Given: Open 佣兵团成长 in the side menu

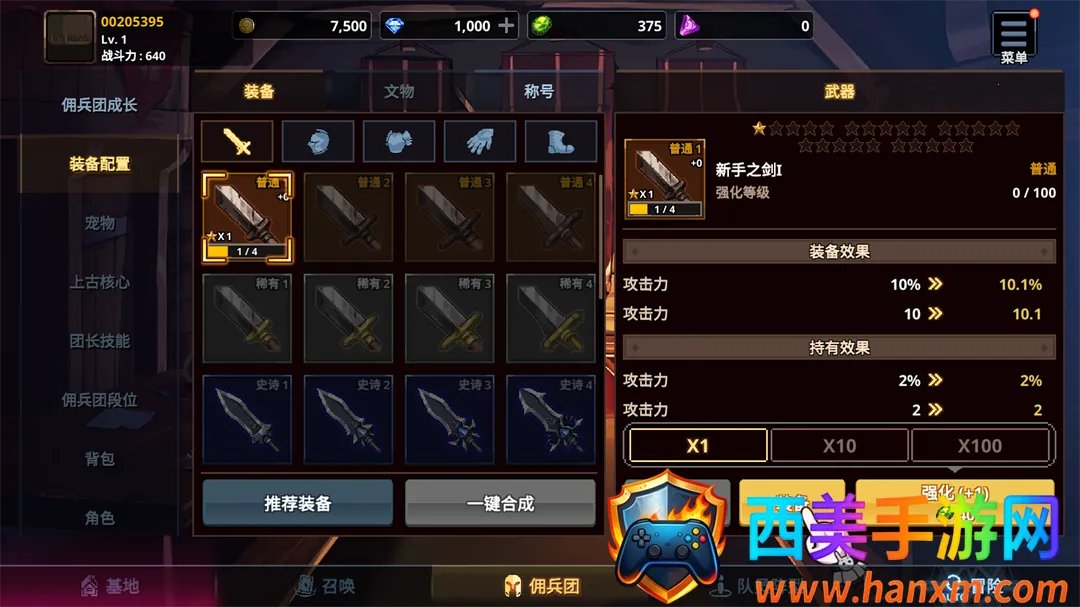Looking at the screenshot, I should point(99,105).
